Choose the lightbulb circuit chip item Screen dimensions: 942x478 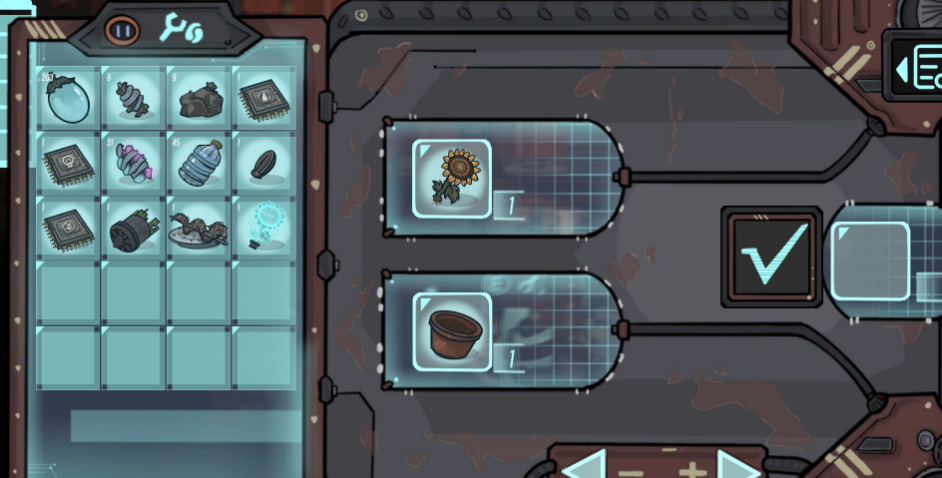click(69, 164)
